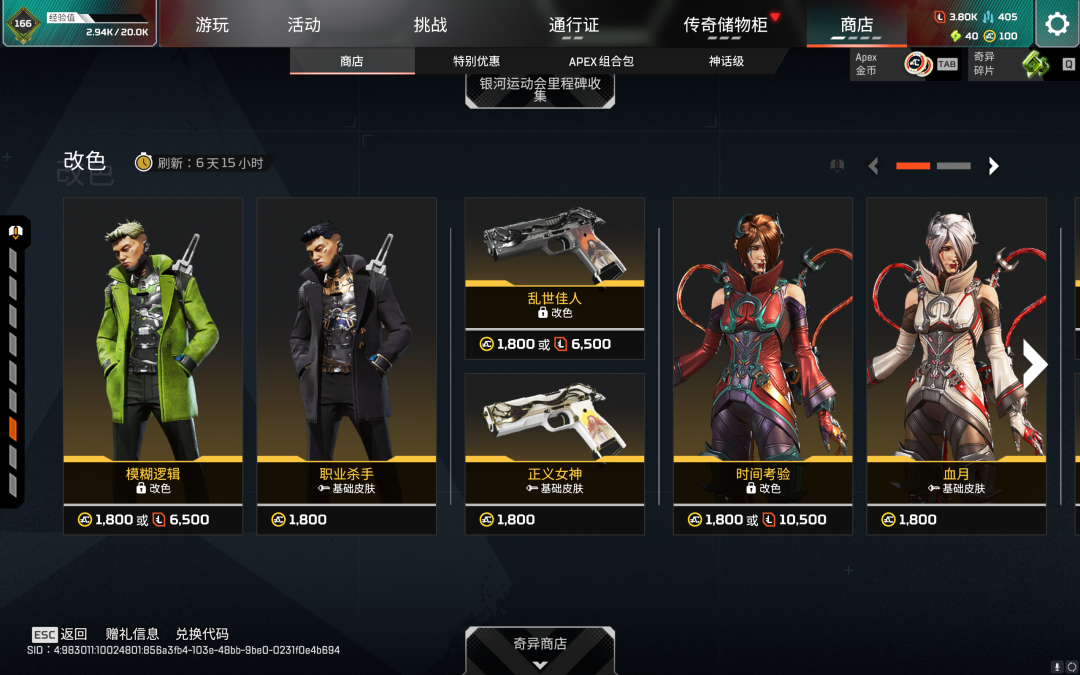Open the 奇异商店 button at the bottom
Viewport: 1080px width, 675px height.
pos(540,648)
